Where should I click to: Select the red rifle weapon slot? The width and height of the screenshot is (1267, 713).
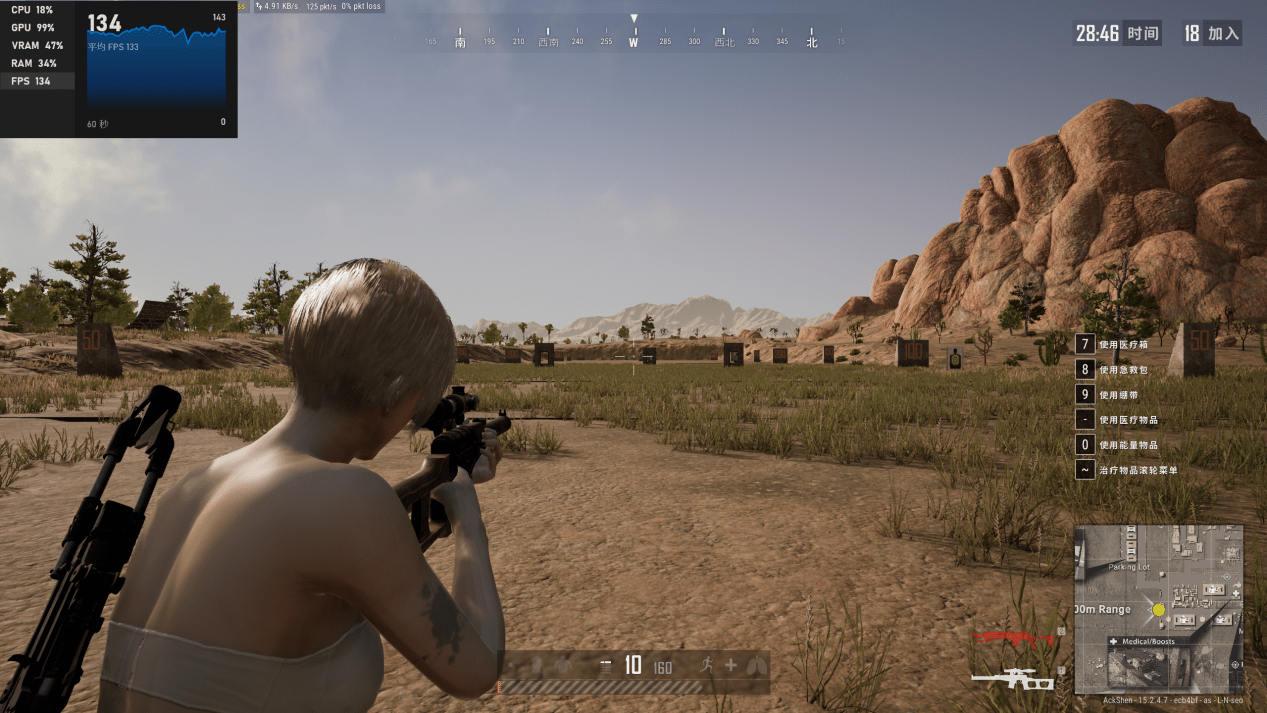pos(1012,638)
